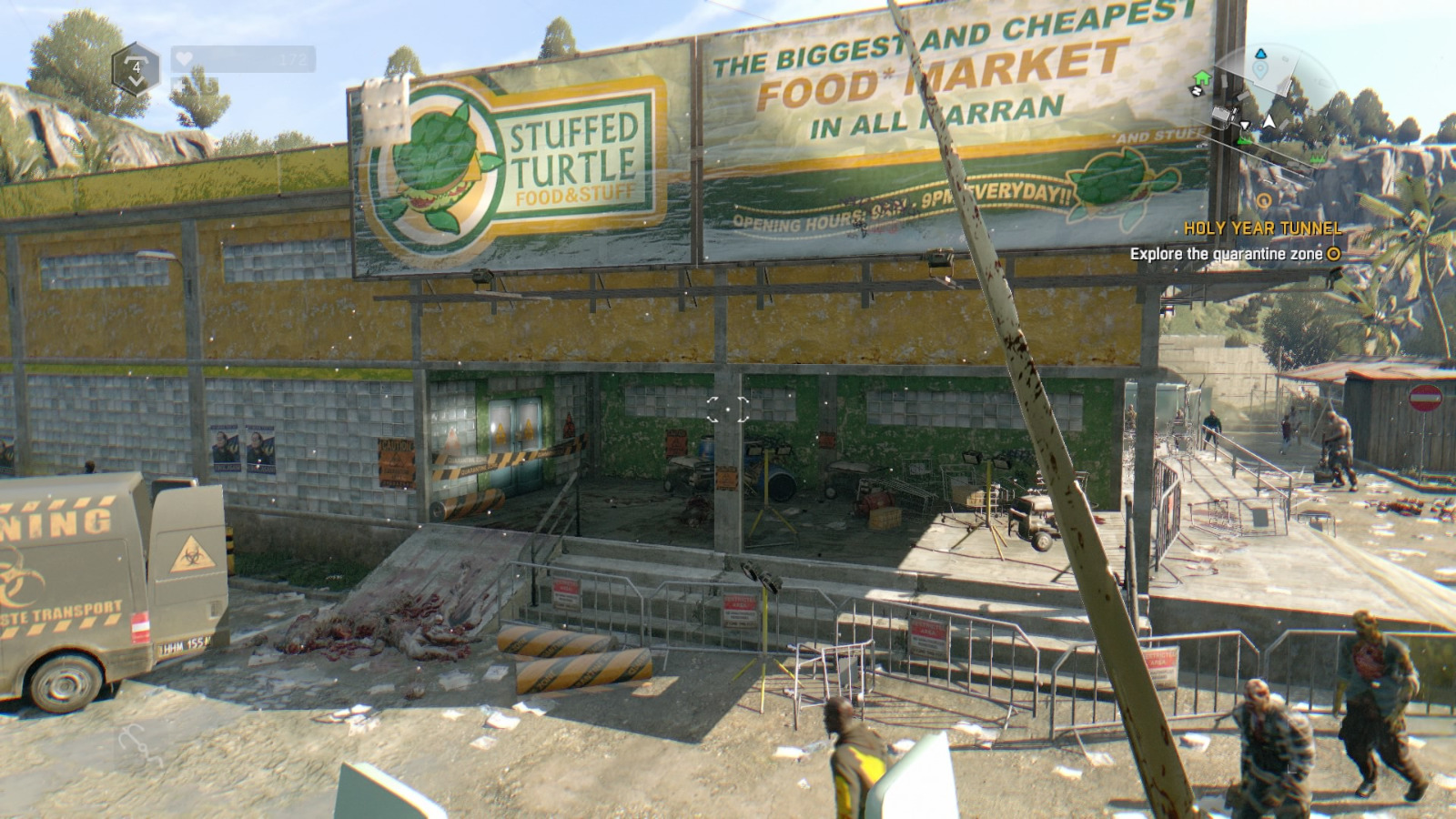This screenshot has height=819, width=1456.
Task: Expand the weapon quick-select indicator
Action: (136, 67)
